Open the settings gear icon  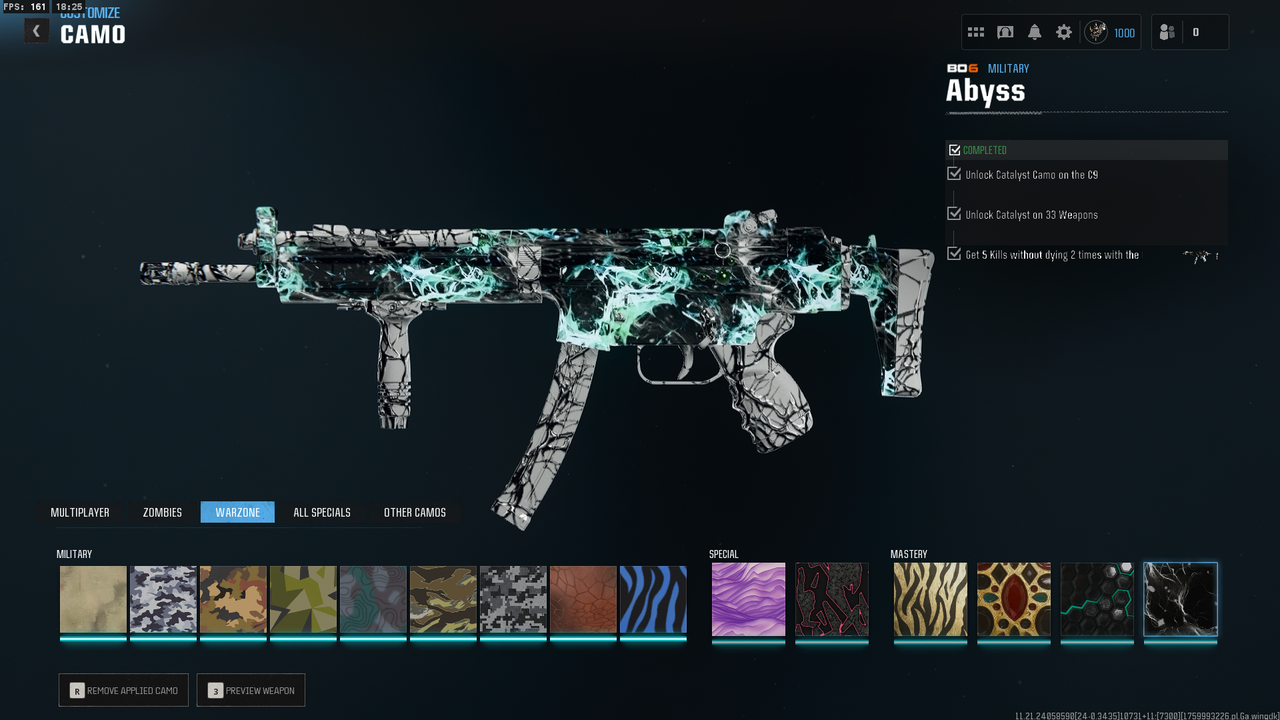[1064, 32]
